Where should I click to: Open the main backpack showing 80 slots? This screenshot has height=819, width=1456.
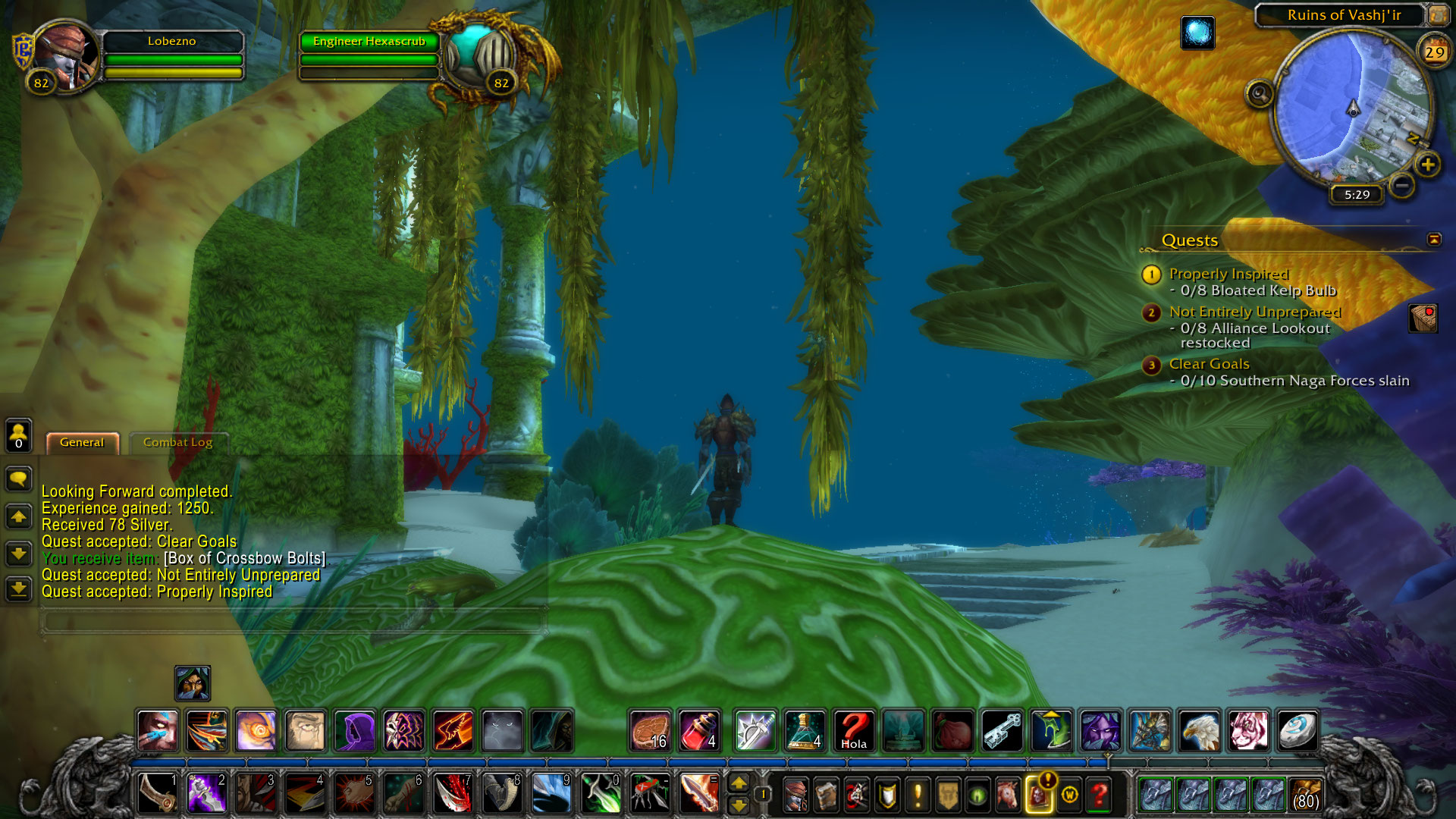[1304, 795]
